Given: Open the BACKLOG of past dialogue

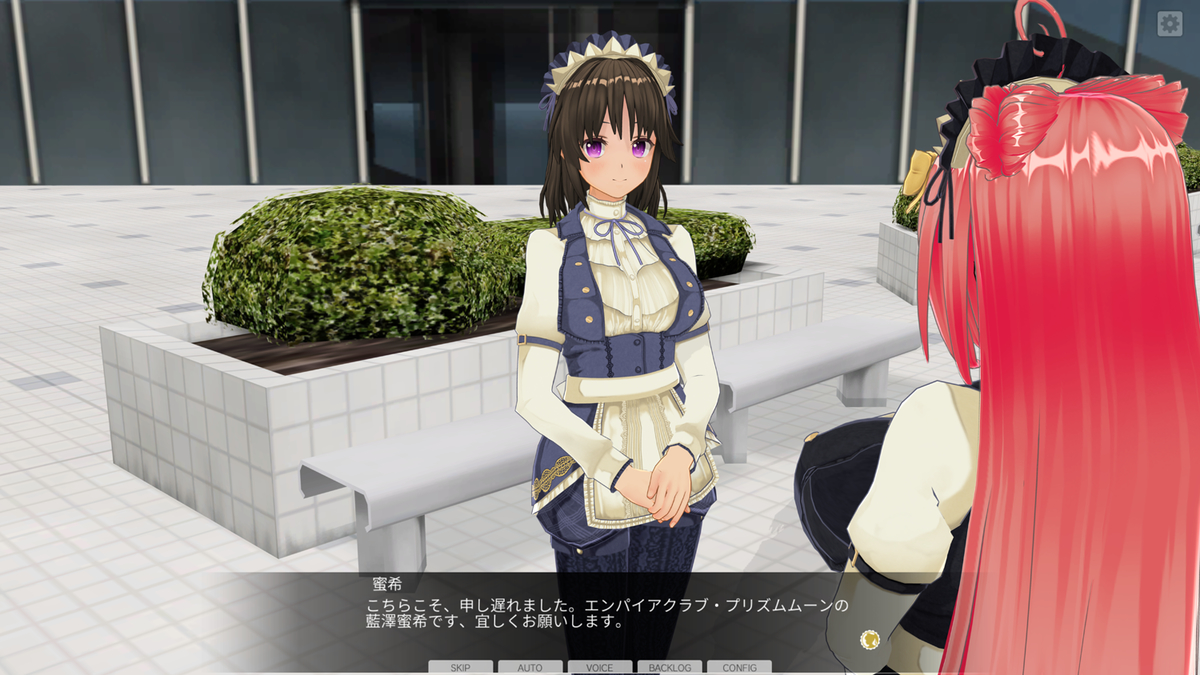Looking at the screenshot, I should pyautogui.click(x=669, y=667).
